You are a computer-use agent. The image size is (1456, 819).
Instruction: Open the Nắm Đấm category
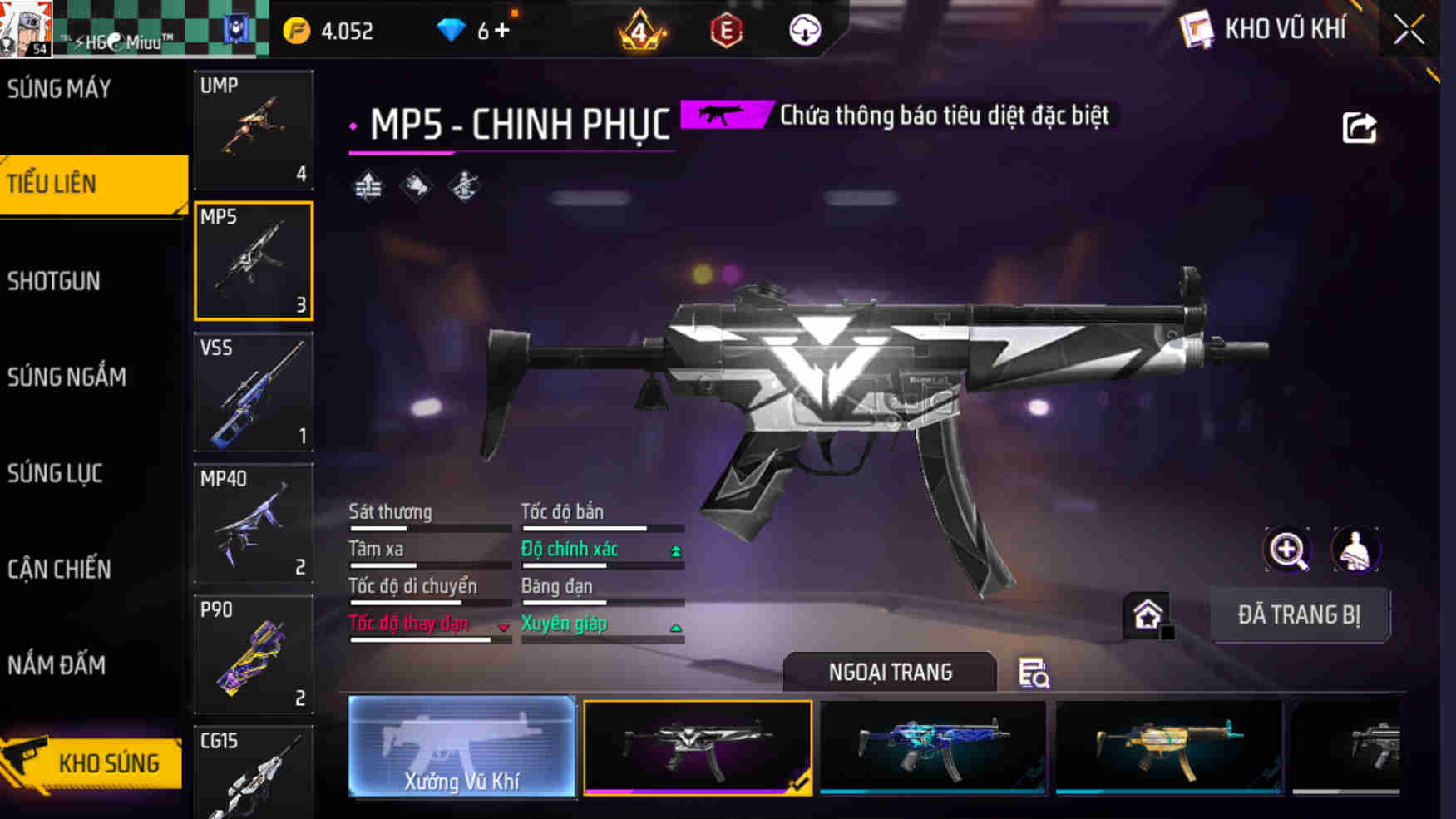[x=57, y=665]
